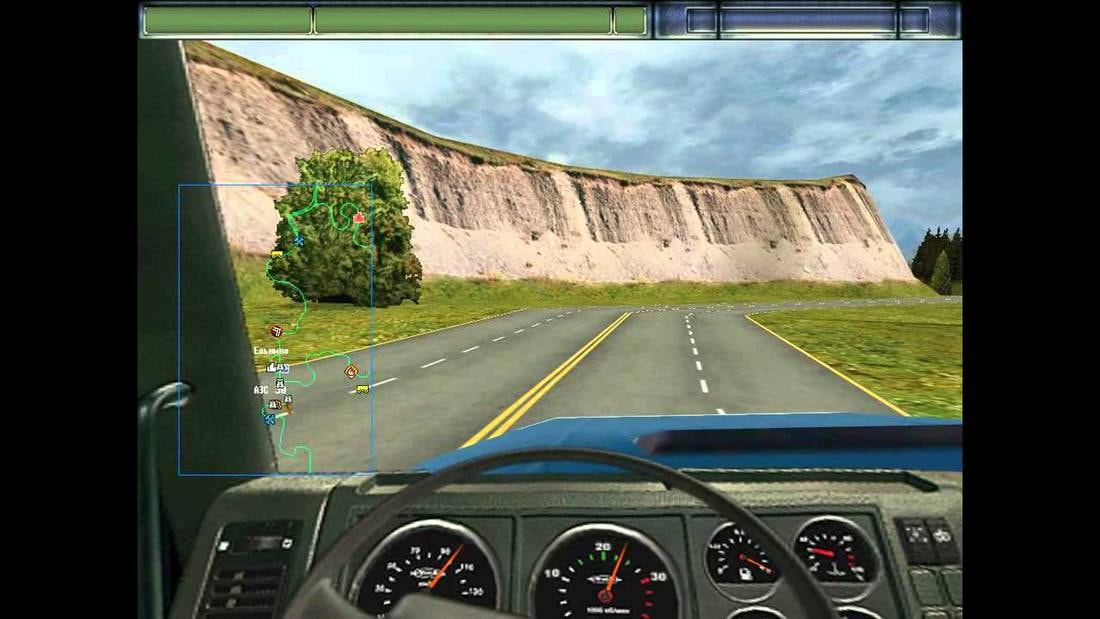
Task: Click the АЗС fuel station label
Action: pyautogui.click(x=261, y=390)
